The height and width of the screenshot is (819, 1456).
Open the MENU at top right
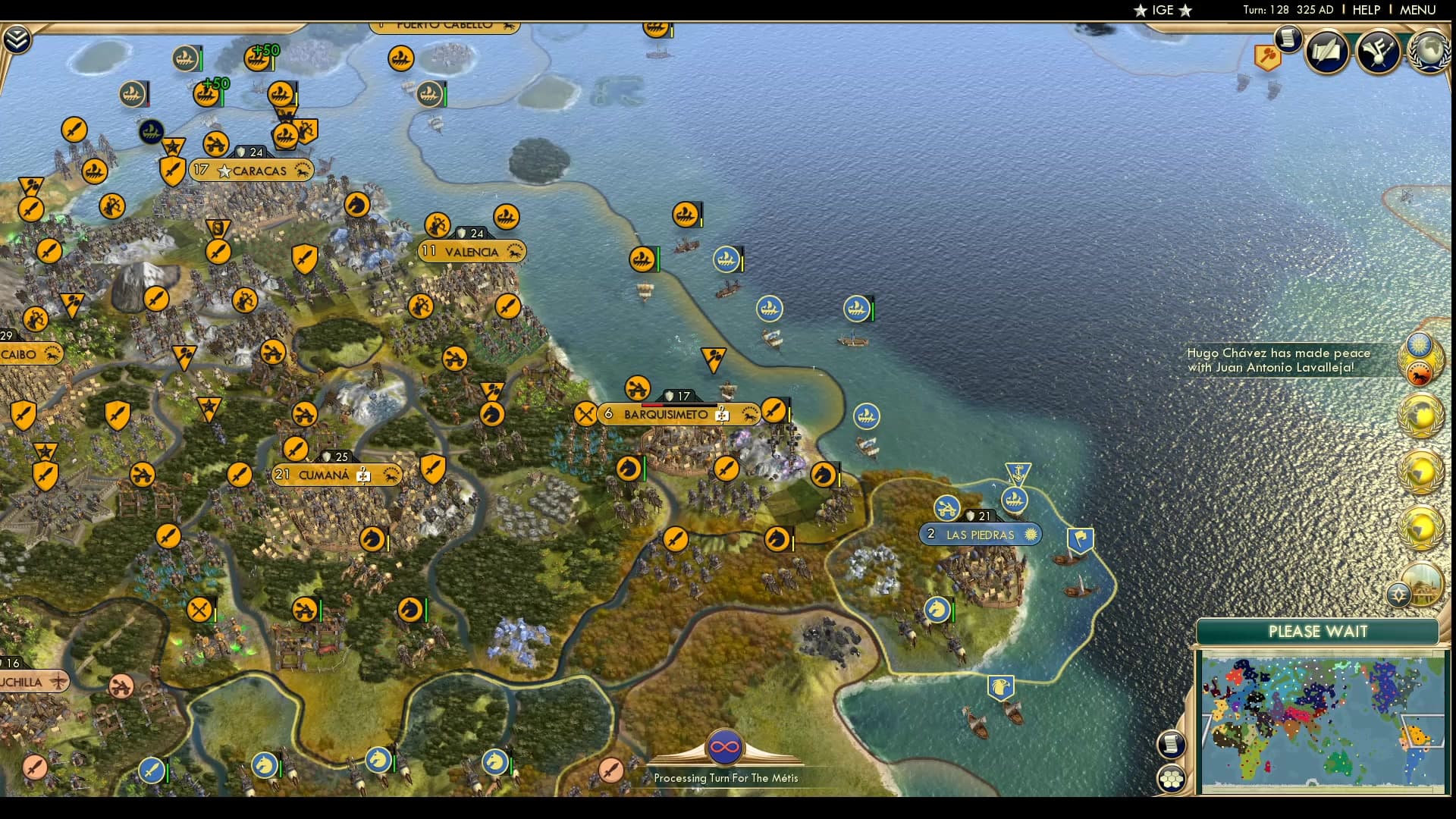click(x=1420, y=10)
